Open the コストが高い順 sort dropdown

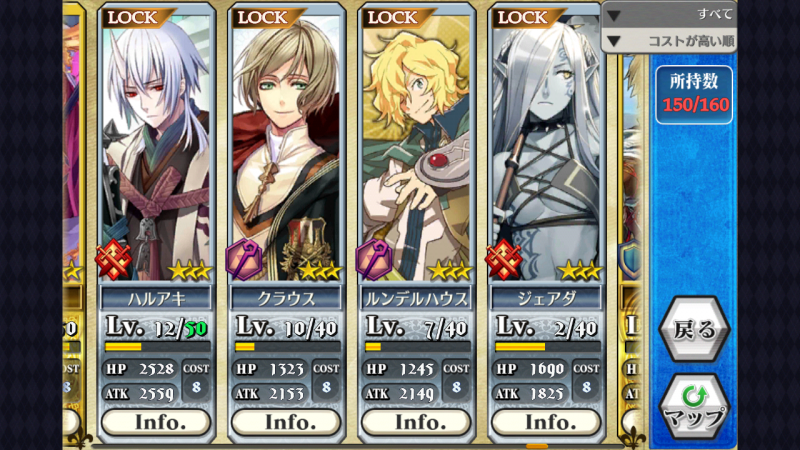point(670,41)
